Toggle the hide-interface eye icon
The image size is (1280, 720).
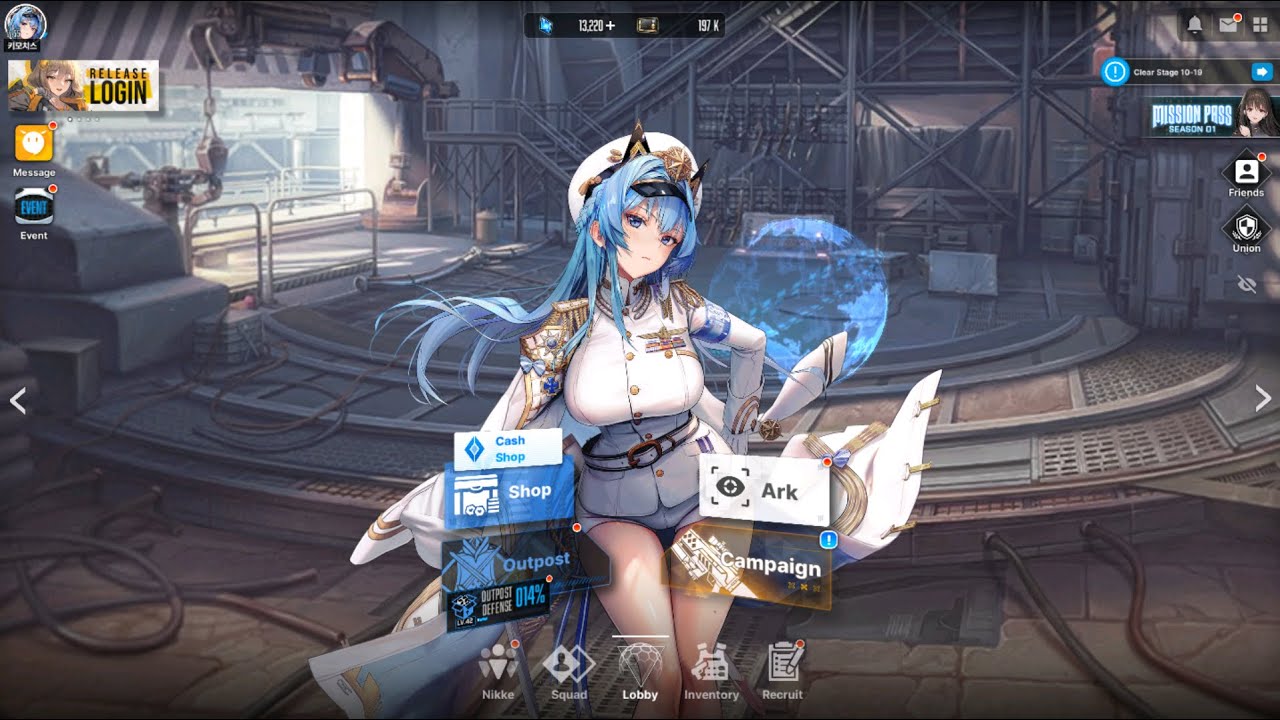coord(1246,285)
